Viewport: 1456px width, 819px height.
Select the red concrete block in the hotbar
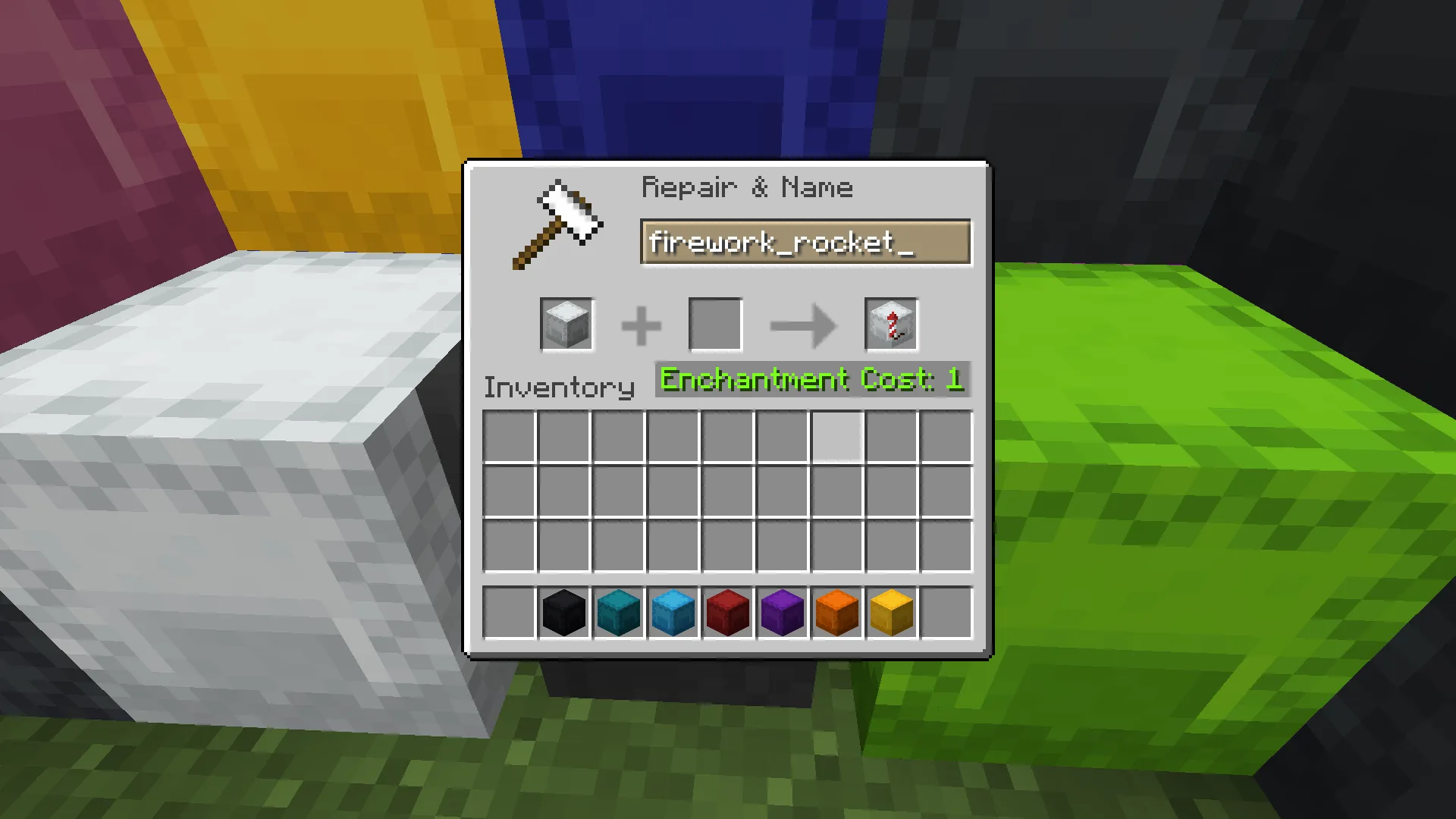[727, 612]
